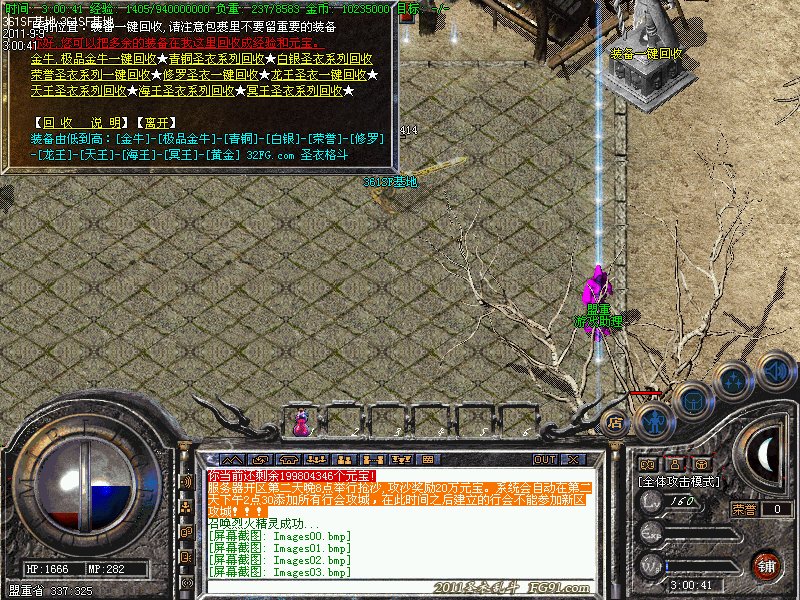
Task: Open the bag inventory round button
Action: click(x=692, y=400)
